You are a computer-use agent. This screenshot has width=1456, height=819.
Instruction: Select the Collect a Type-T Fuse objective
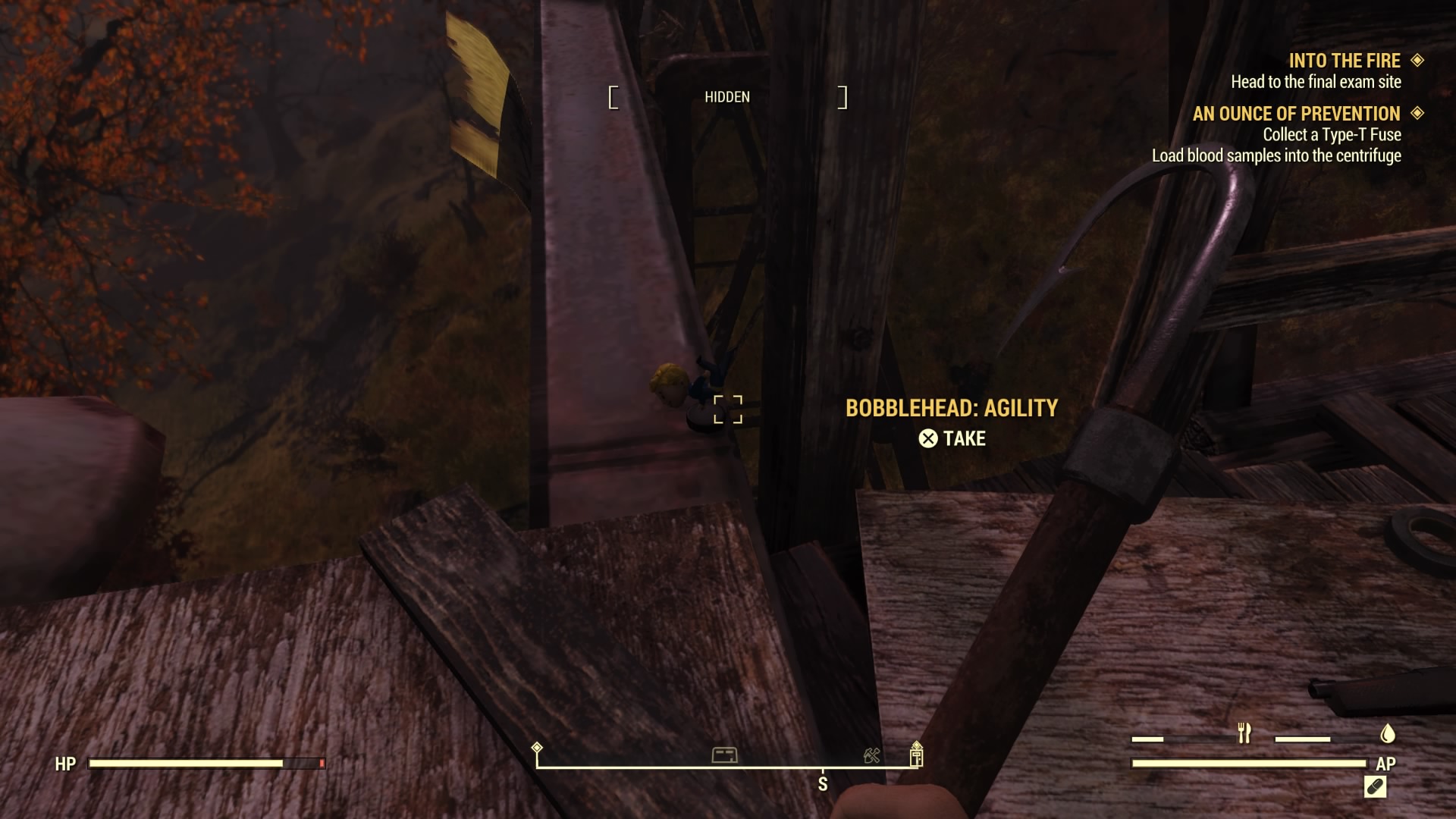pyautogui.click(x=1332, y=134)
